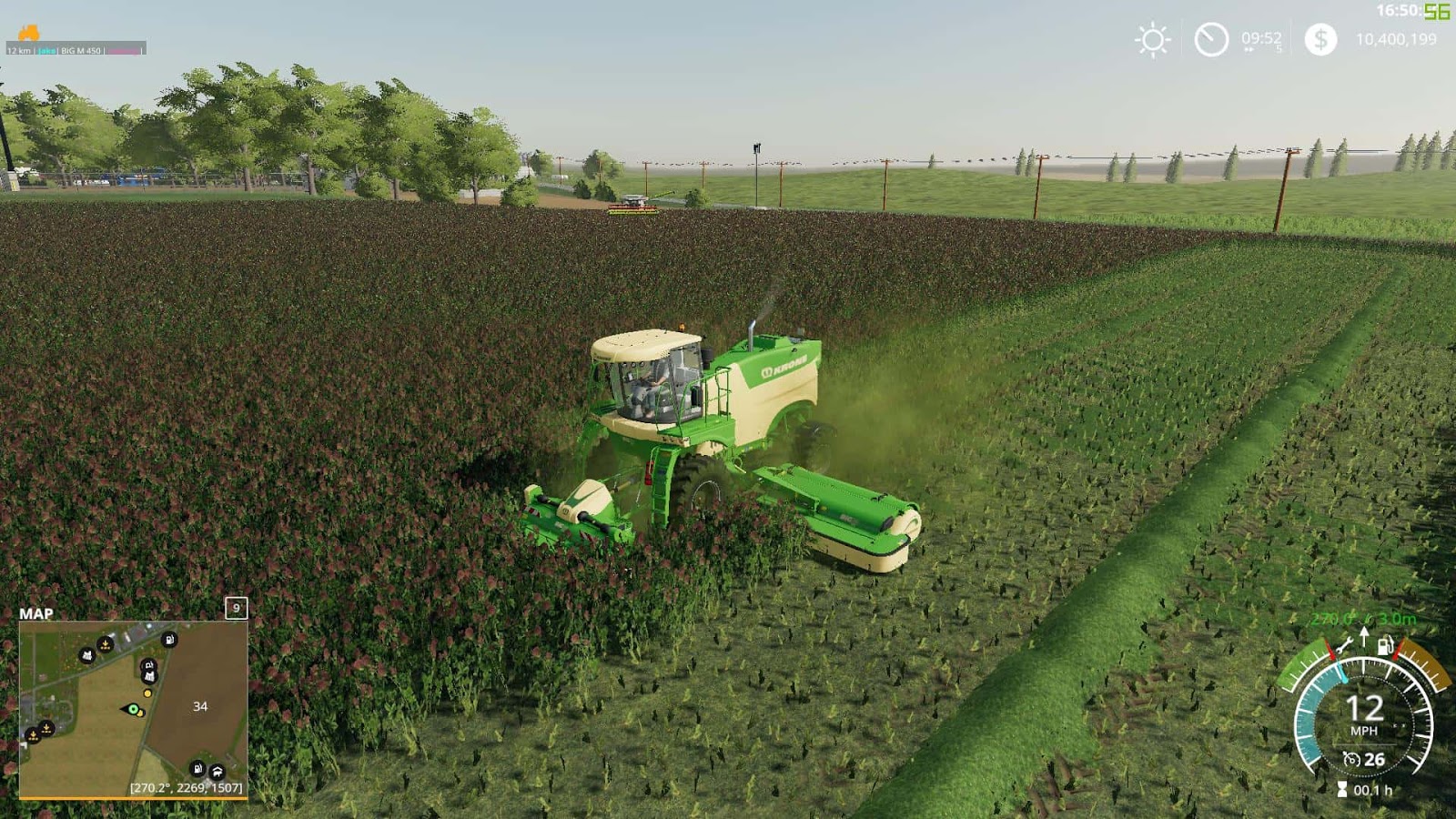
Task: Select the cruise control speed icon
Action: click(1353, 758)
